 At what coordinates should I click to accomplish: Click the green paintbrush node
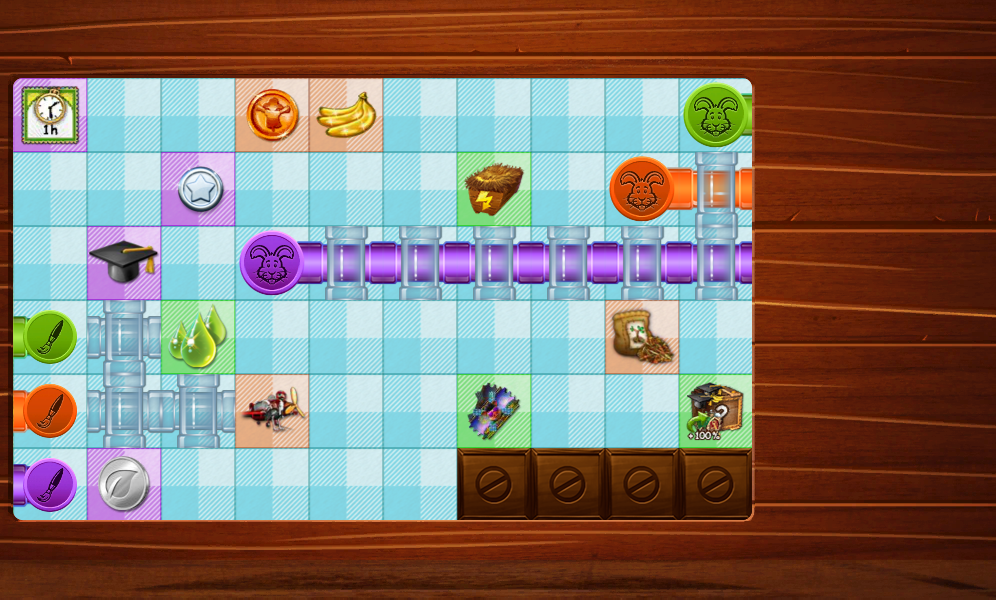[x=49, y=337]
